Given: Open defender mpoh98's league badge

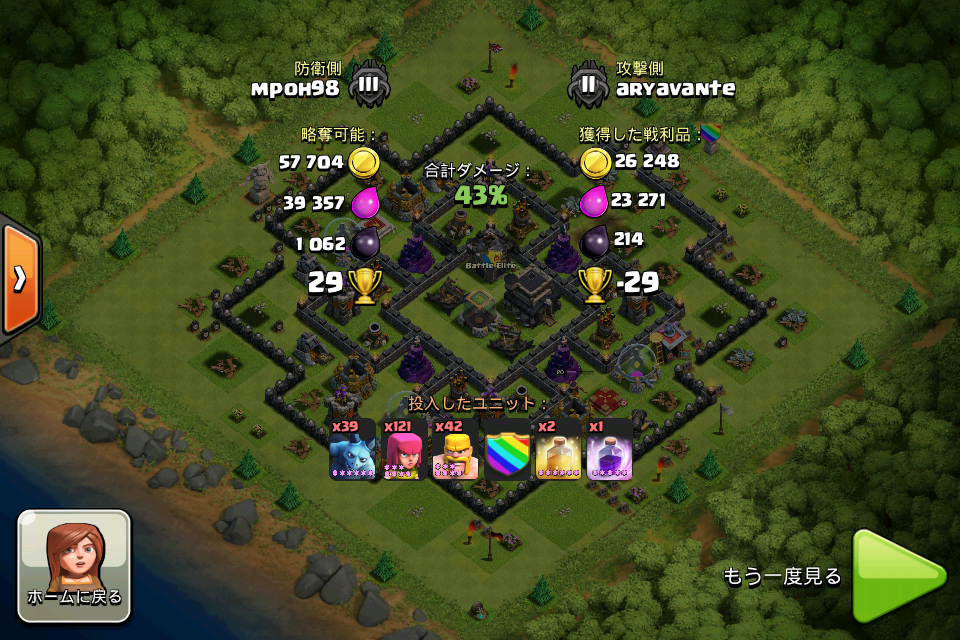Looking at the screenshot, I should pos(369,85).
